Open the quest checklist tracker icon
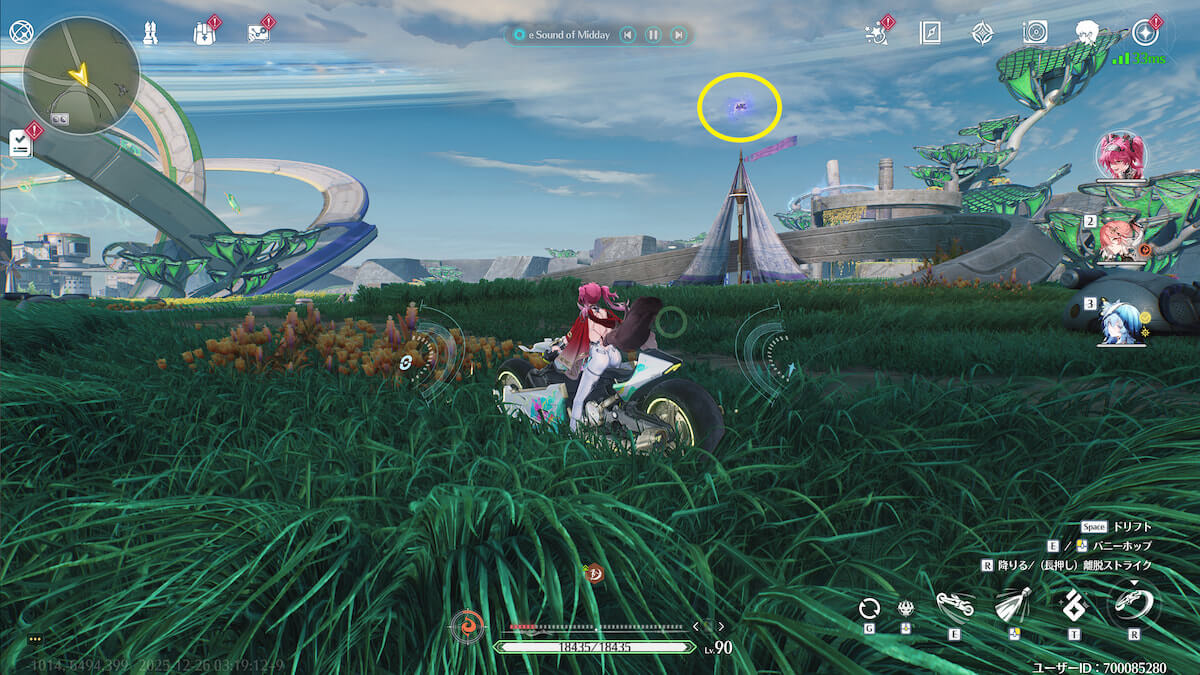The width and height of the screenshot is (1200, 675). tap(20, 143)
